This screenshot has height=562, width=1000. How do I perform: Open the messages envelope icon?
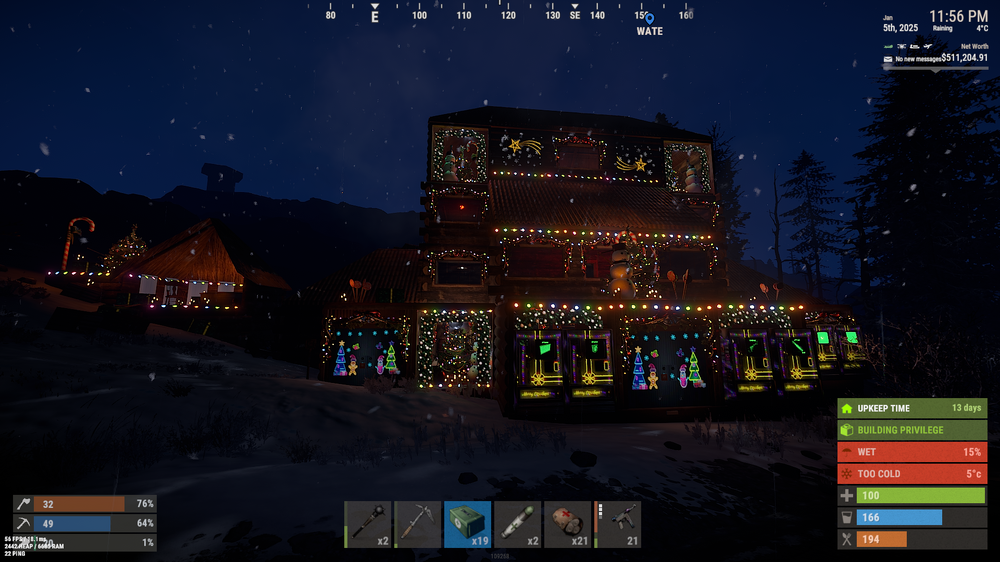(x=888, y=60)
